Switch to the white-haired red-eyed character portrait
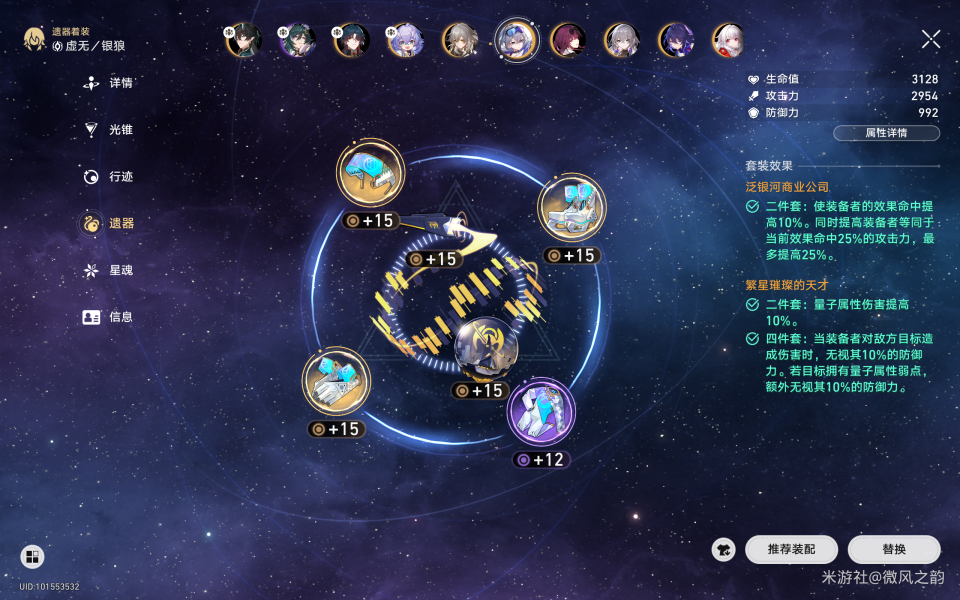The width and height of the screenshot is (960, 600). point(729,40)
